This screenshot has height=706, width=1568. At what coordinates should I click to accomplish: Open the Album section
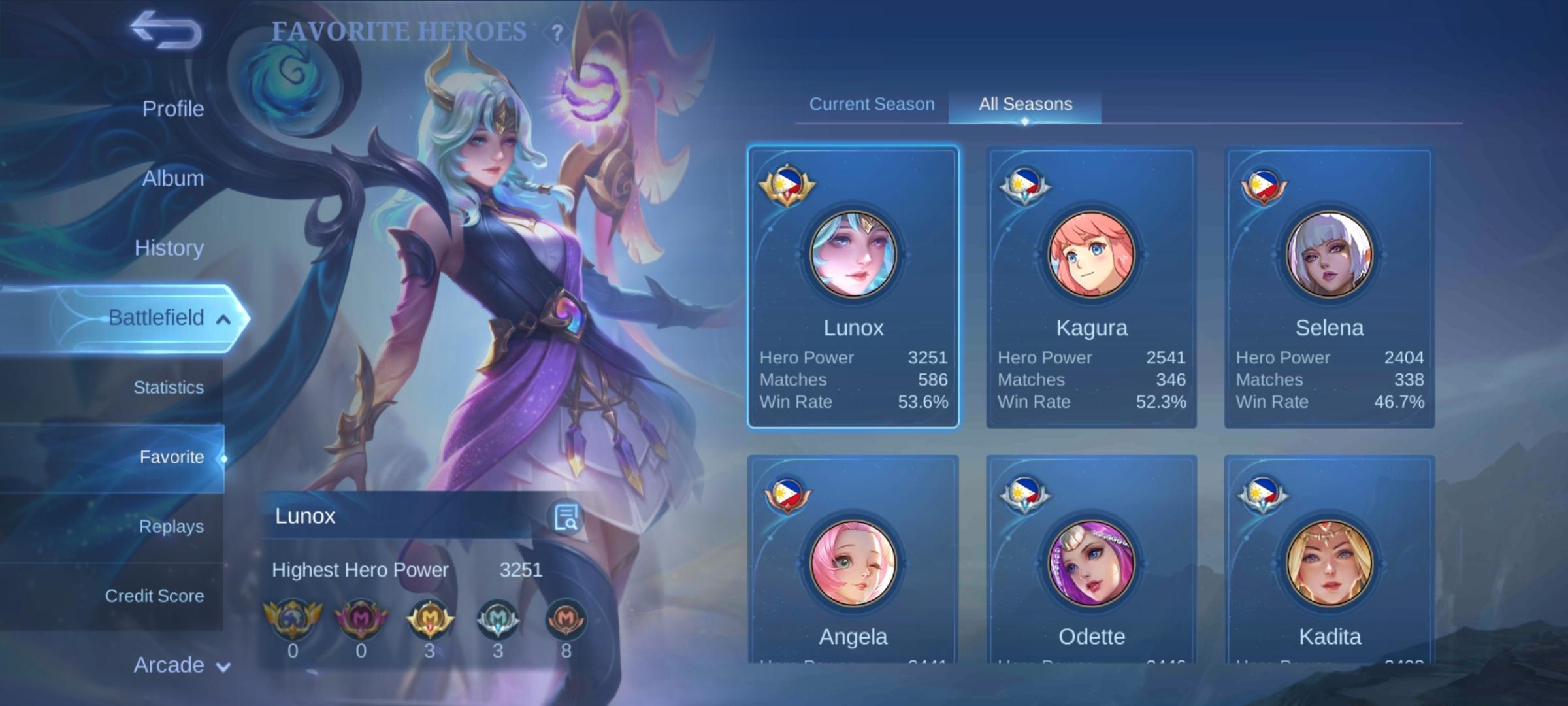pyautogui.click(x=172, y=178)
